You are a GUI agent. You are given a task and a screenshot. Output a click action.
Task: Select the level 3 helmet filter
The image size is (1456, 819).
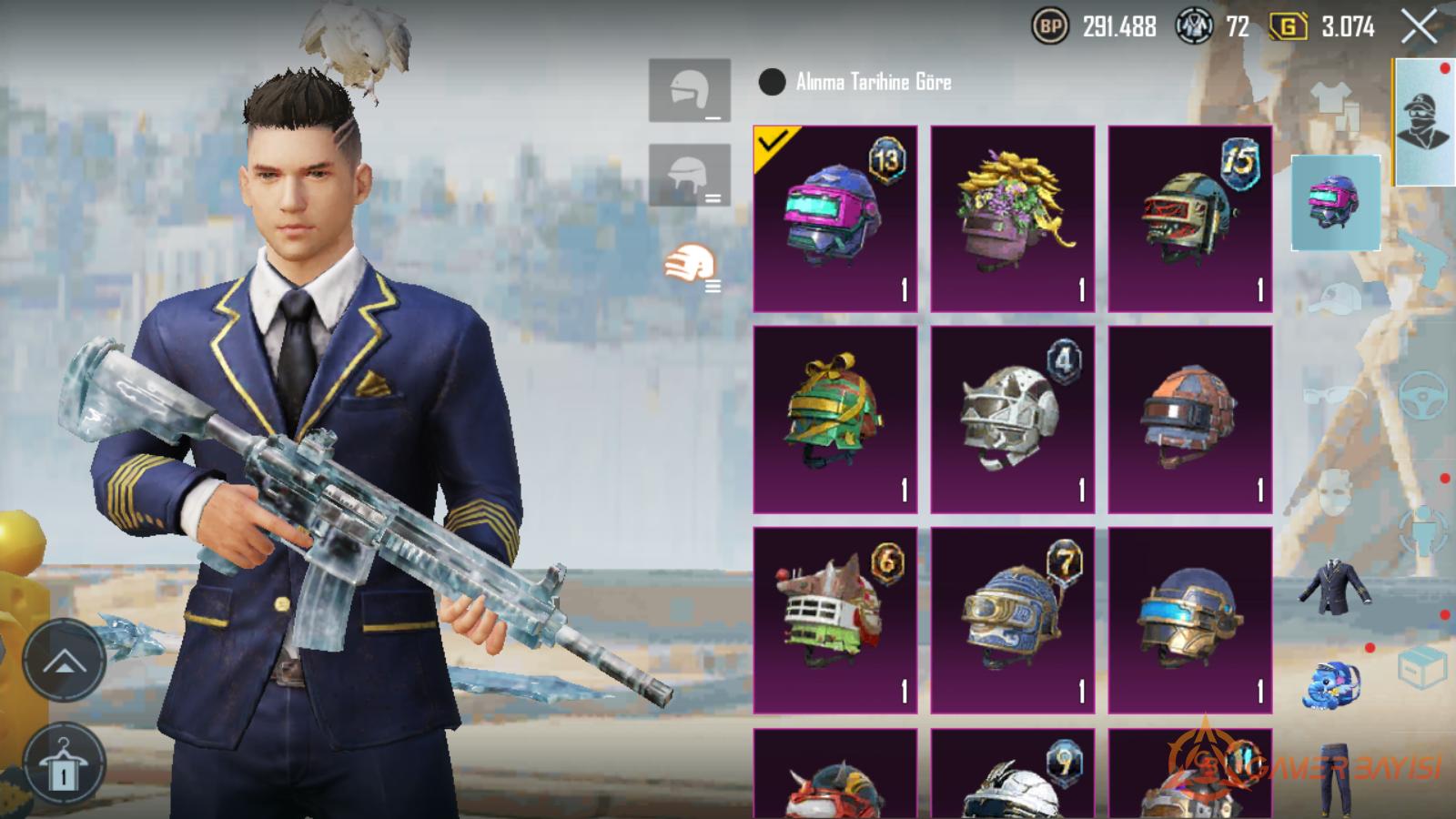pos(689,266)
